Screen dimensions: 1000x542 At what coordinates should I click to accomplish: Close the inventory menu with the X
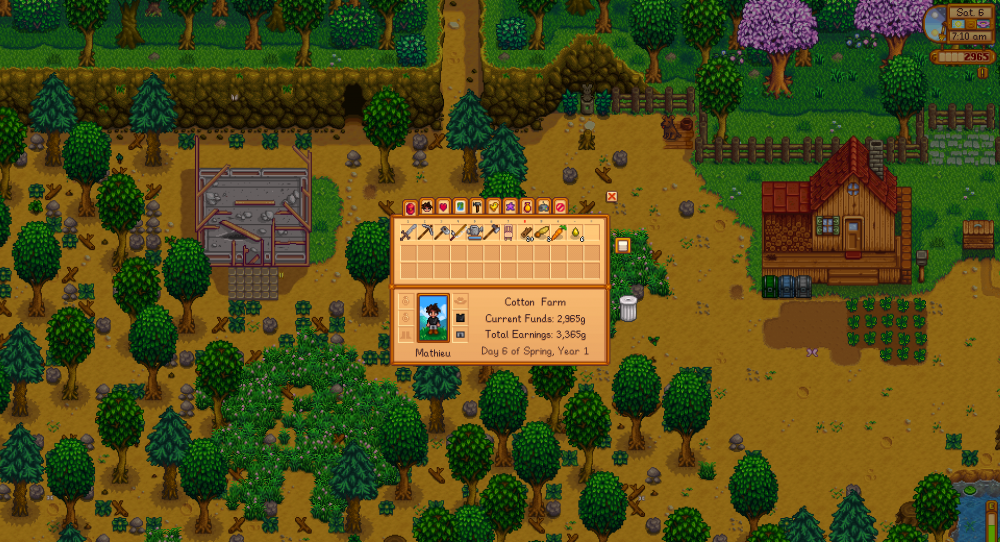pos(612,197)
